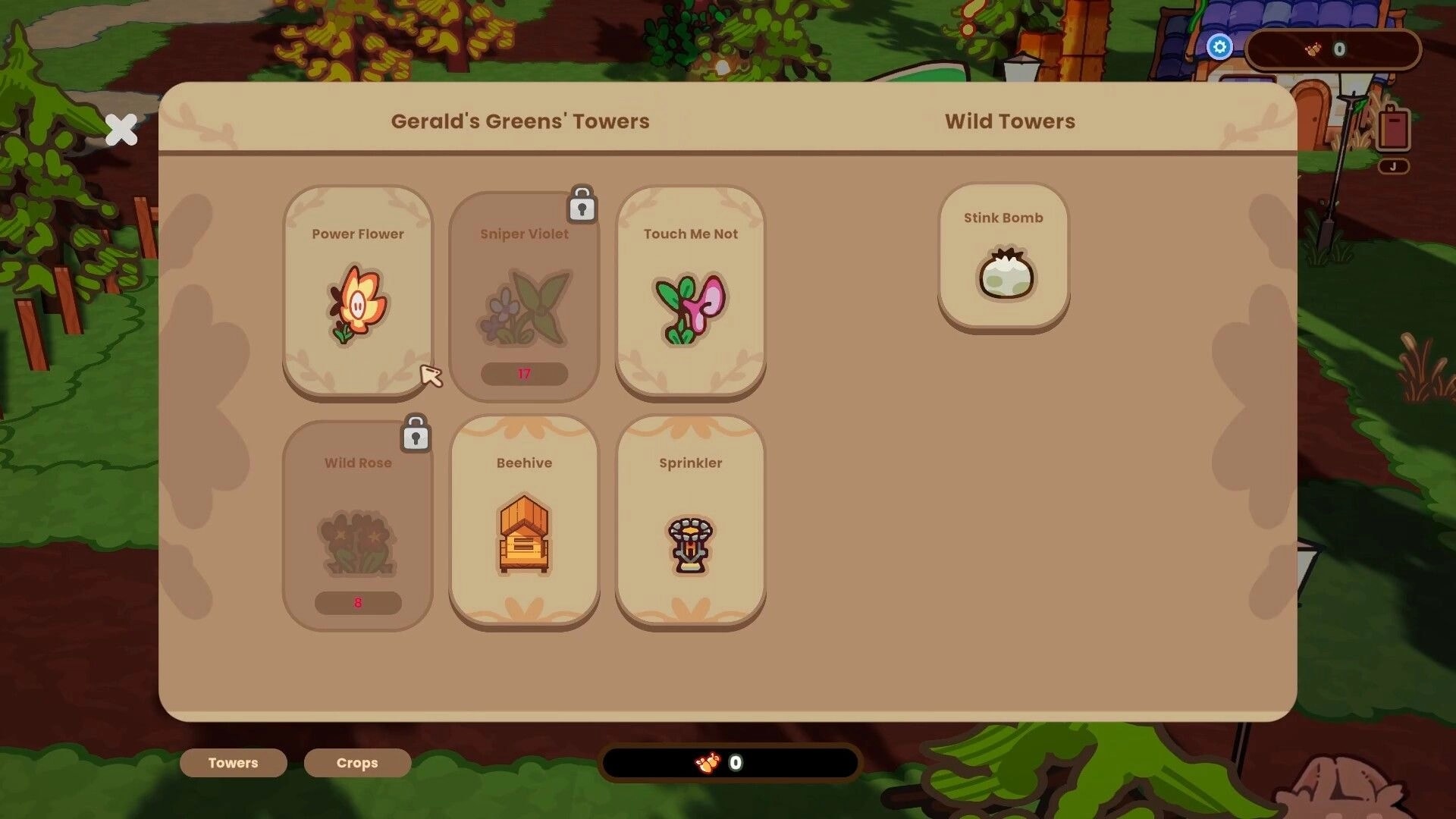The height and width of the screenshot is (819, 1456).
Task: Open the Gerald's Greens' Towers header
Action: (520, 121)
